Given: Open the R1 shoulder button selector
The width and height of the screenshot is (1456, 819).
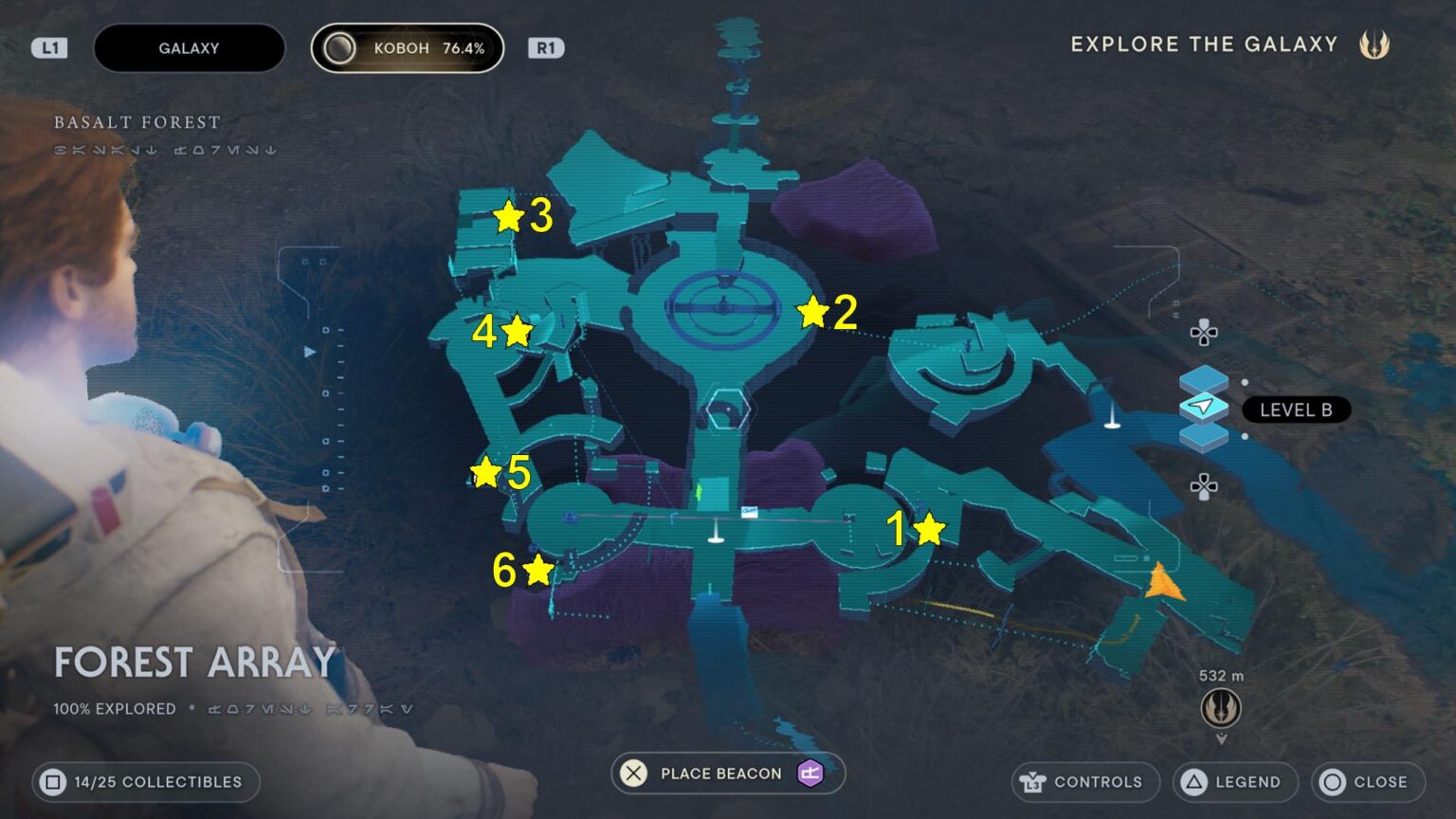Looking at the screenshot, I should pyautogui.click(x=545, y=47).
